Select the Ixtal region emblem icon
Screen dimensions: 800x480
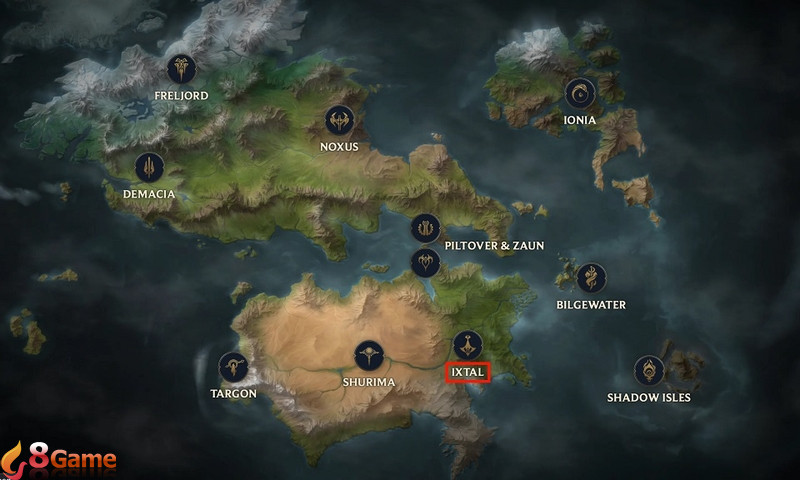tap(467, 346)
